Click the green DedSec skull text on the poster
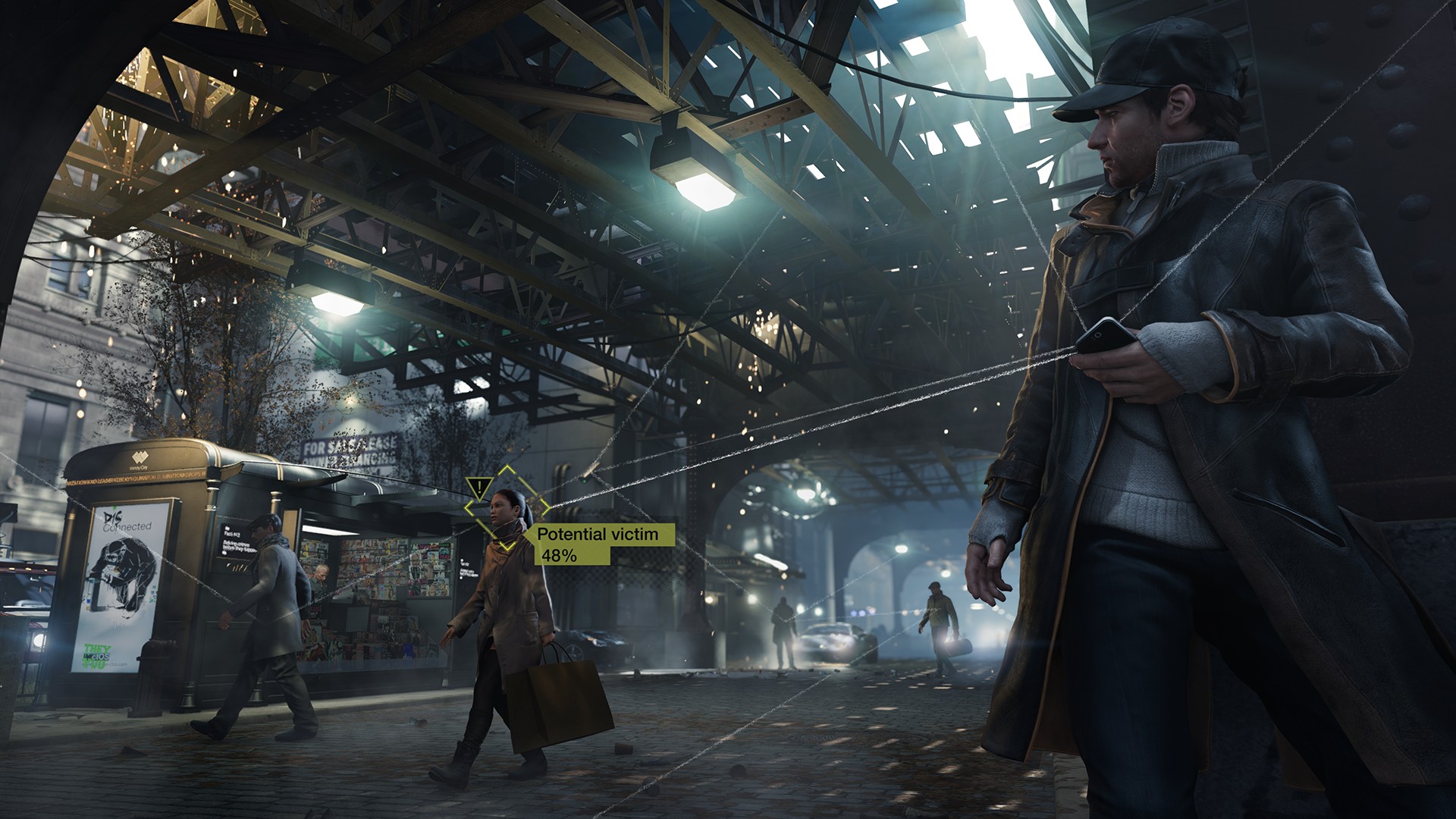The width and height of the screenshot is (1456, 819). (97, 654)
